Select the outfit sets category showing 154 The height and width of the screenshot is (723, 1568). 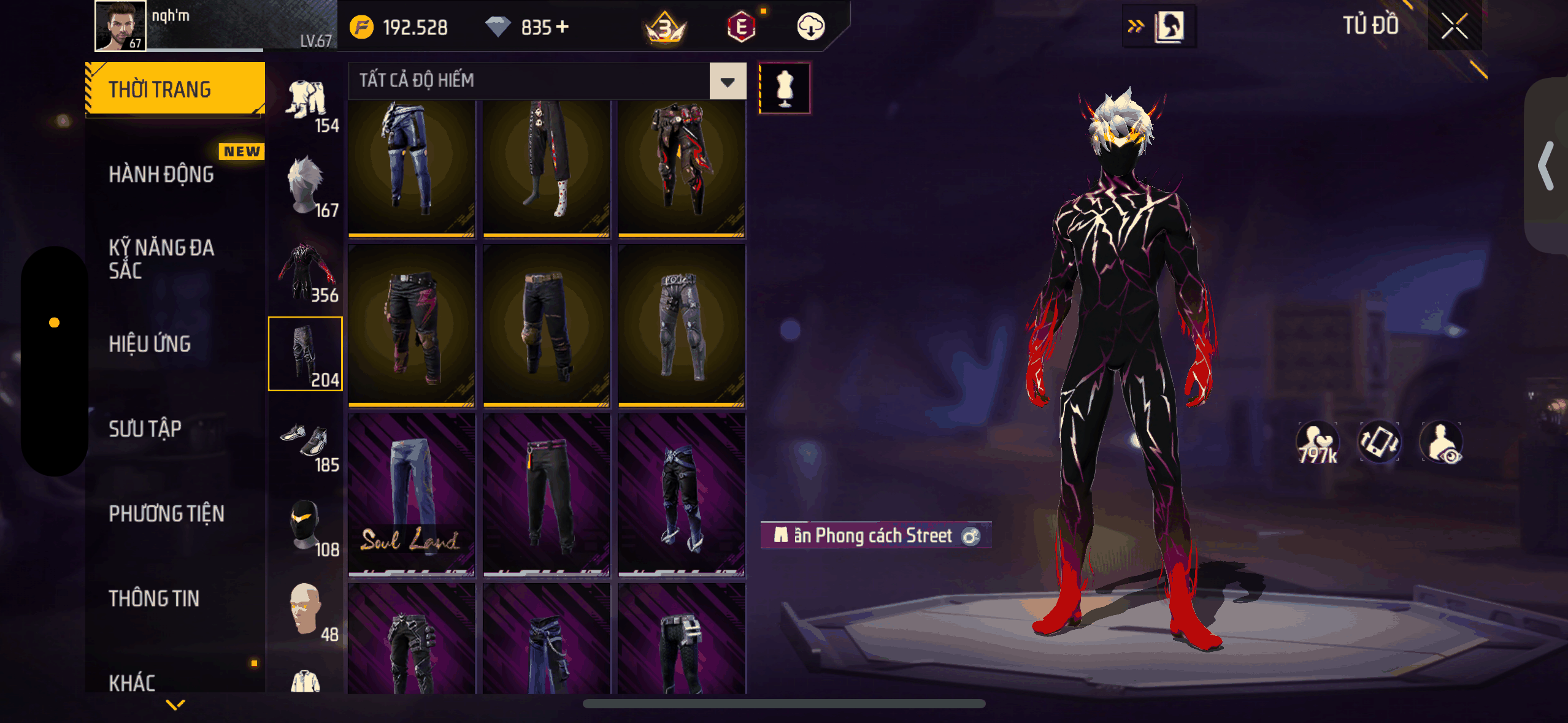pyautogui.click(x=306, y=103)
